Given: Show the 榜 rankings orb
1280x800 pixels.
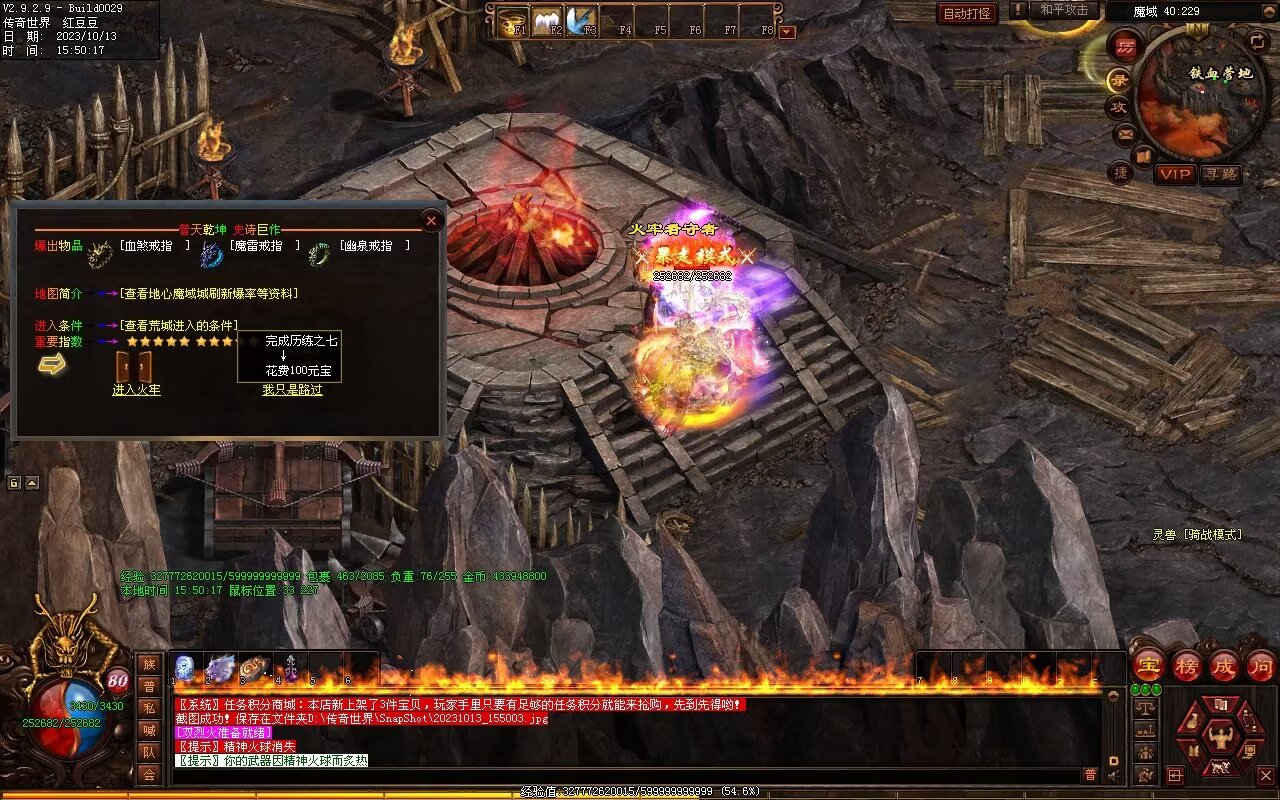Looking at the screenshot, I should click(1186, 665).
